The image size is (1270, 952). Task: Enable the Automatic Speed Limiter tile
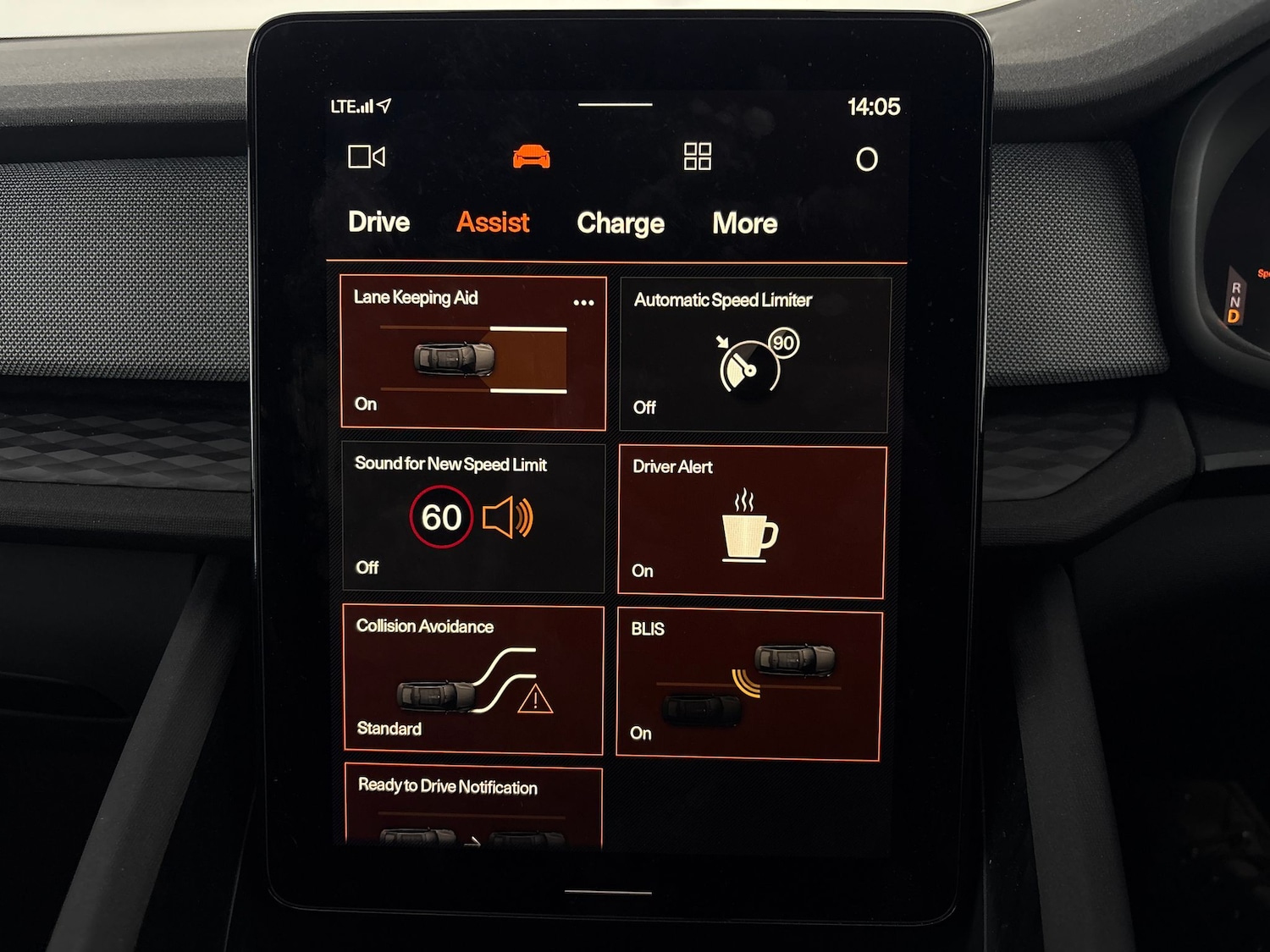point(754,355)
